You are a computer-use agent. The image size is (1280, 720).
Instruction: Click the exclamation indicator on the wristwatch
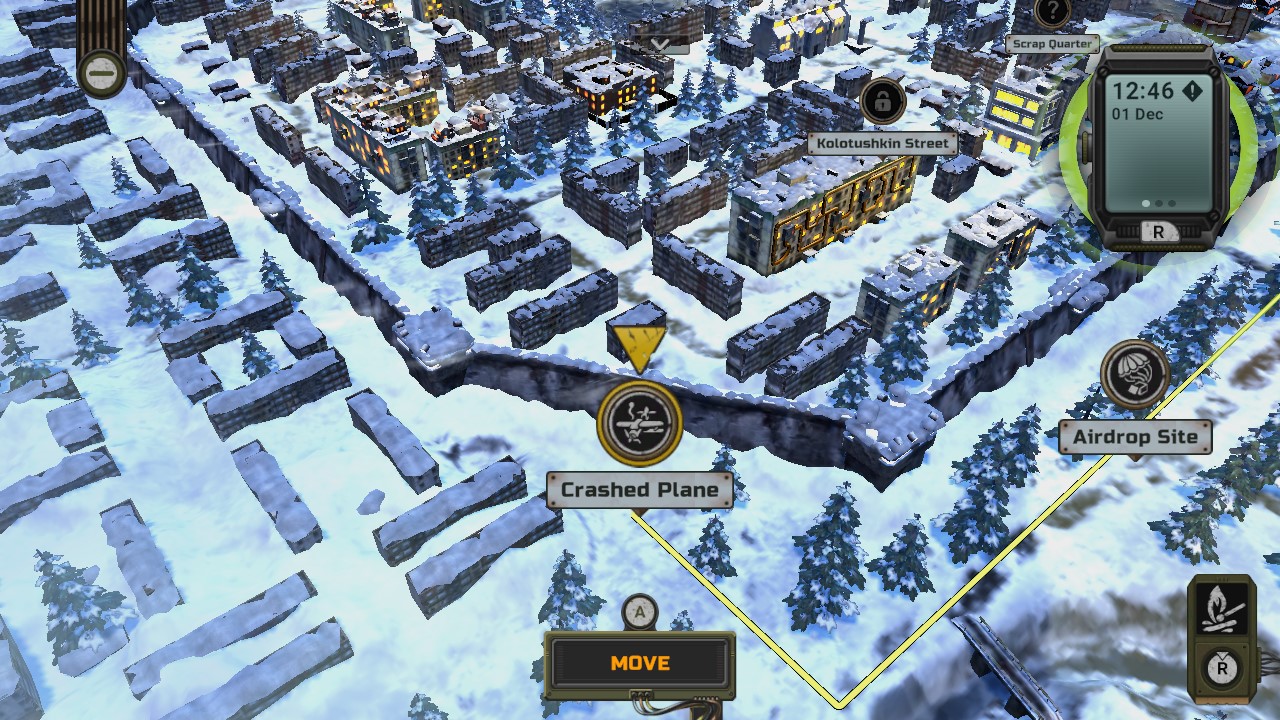click(x=1192, y=90)
